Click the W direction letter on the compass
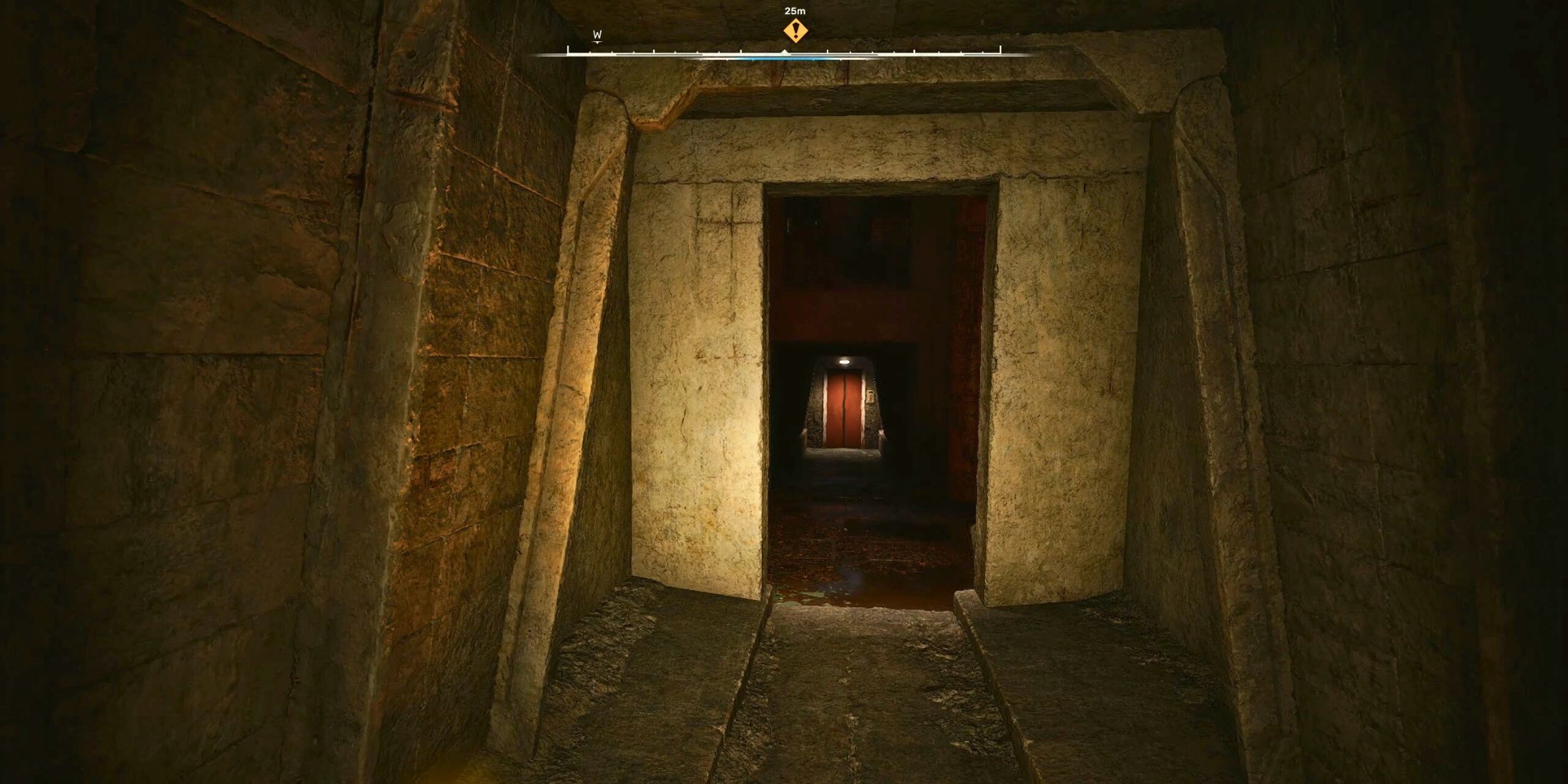1568x784 pixels. coord(597,34)
